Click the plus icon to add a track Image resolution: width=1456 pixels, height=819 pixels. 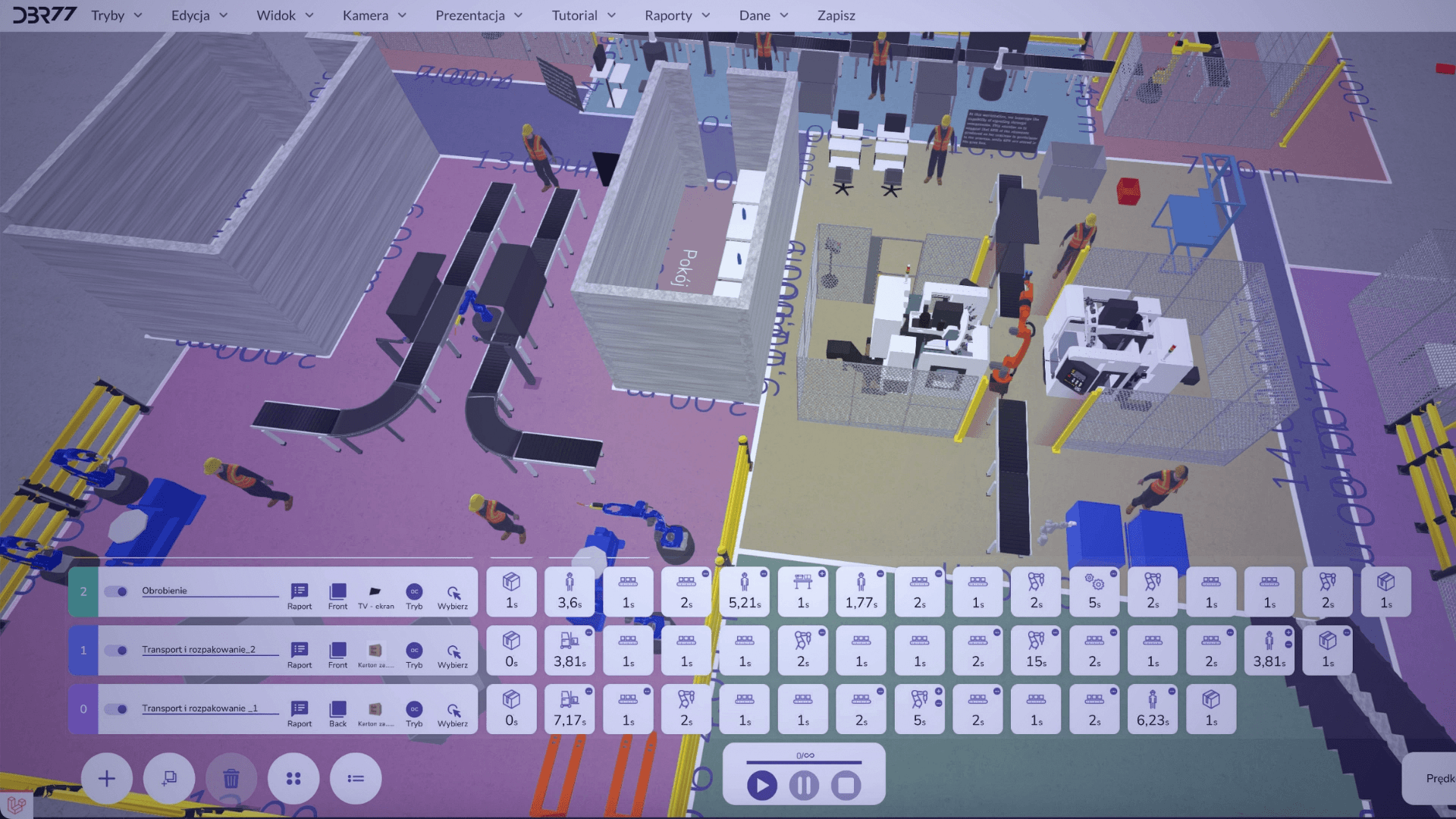click(106, 778)
